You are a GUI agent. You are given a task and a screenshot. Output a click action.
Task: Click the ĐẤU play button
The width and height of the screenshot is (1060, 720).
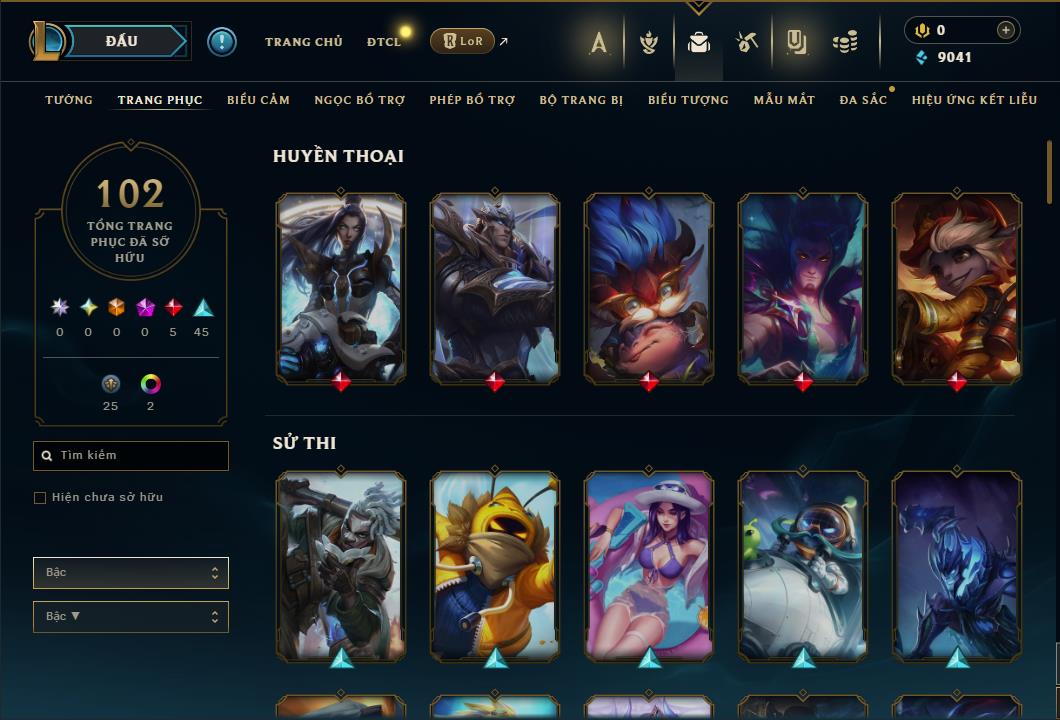[x=122, y=41]
